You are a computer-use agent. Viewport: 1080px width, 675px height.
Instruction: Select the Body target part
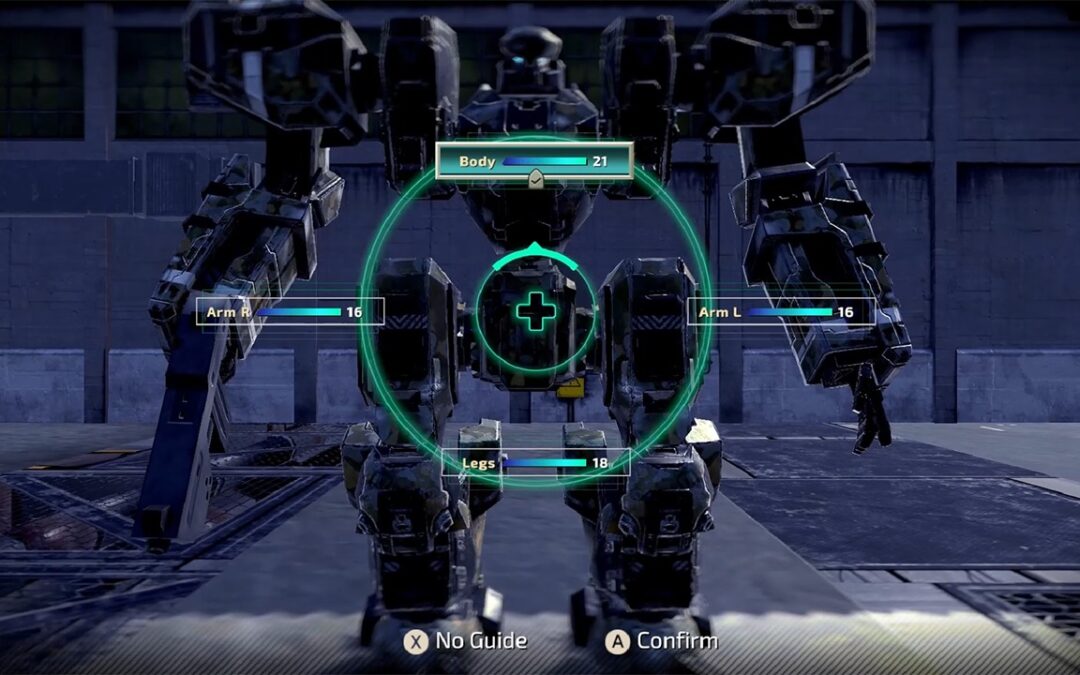[x=534, y=161]
